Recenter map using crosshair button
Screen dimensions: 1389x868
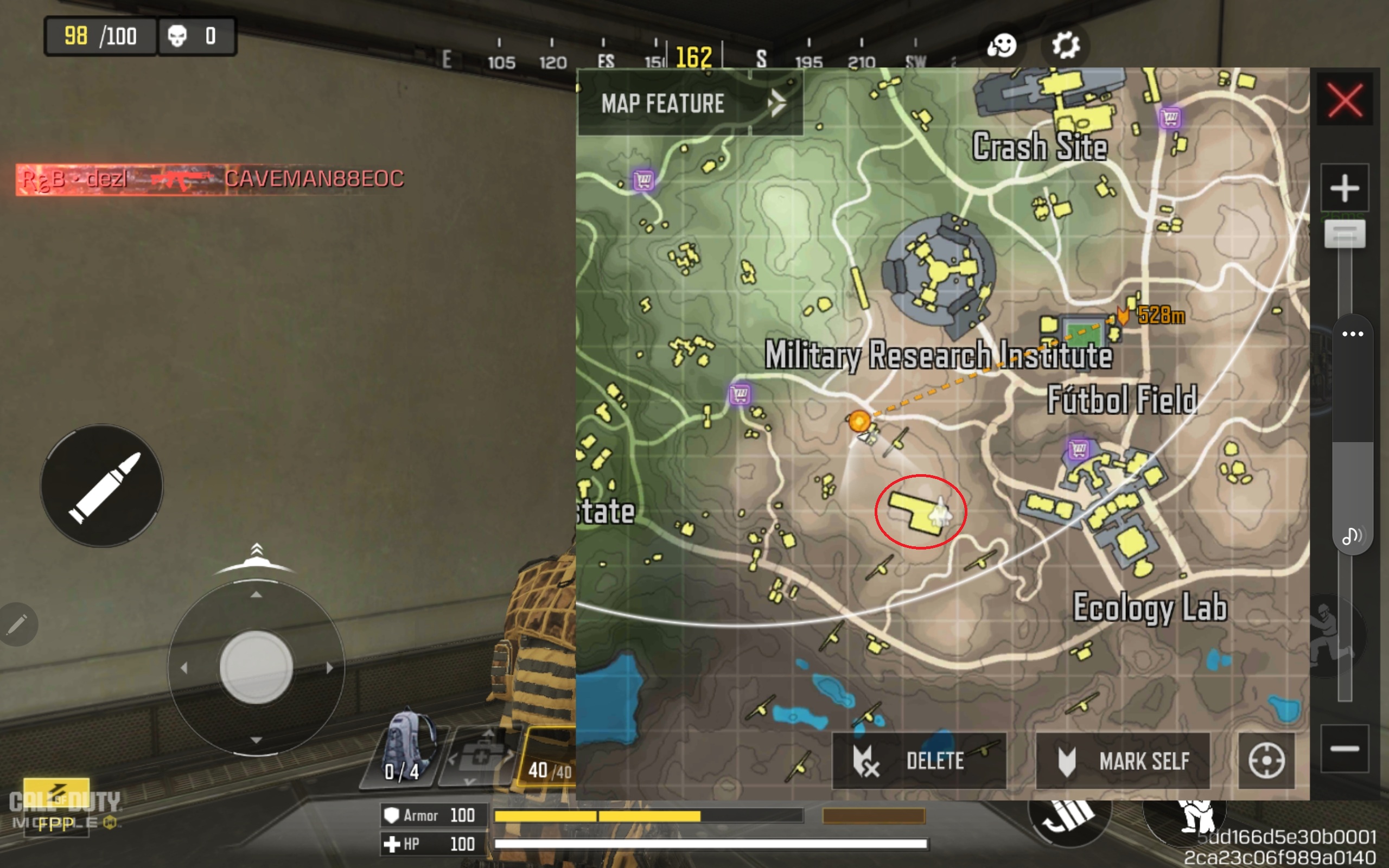pyautogui.click(x=1266, y=761)
